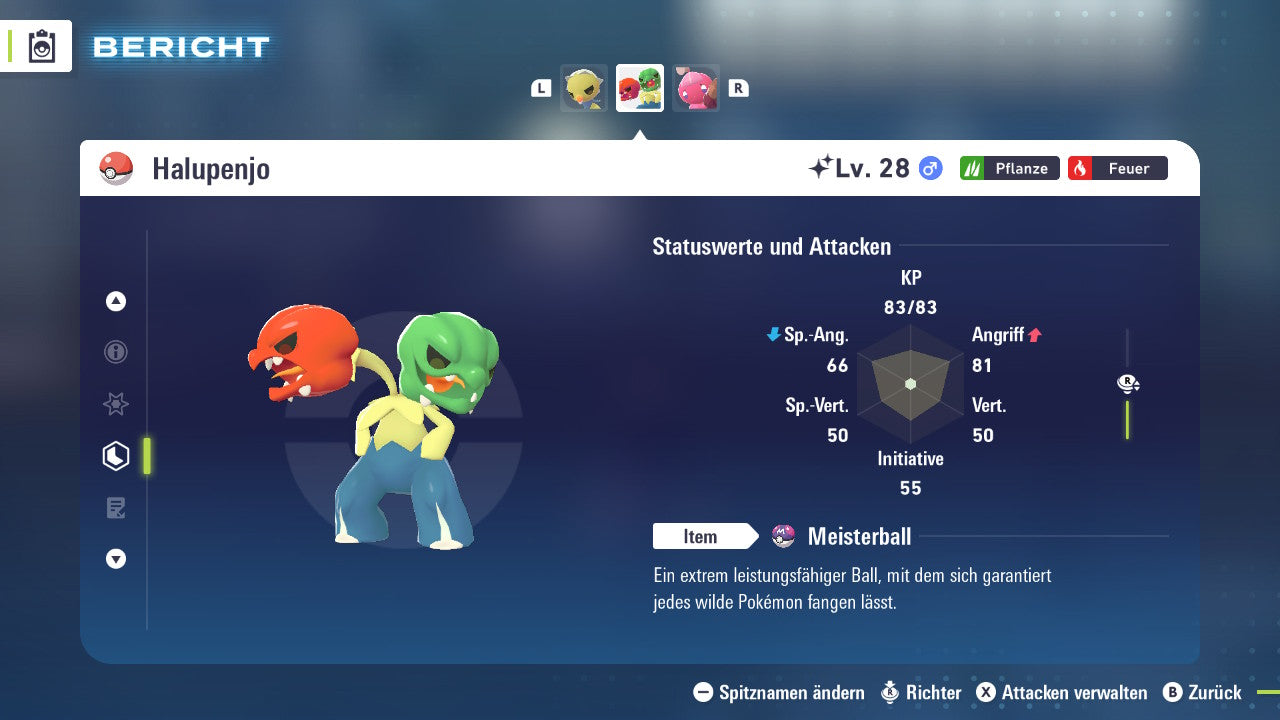Select the ribbon/mark star icon
Viewport: 1280px width, 720px height.
point(115,404)
